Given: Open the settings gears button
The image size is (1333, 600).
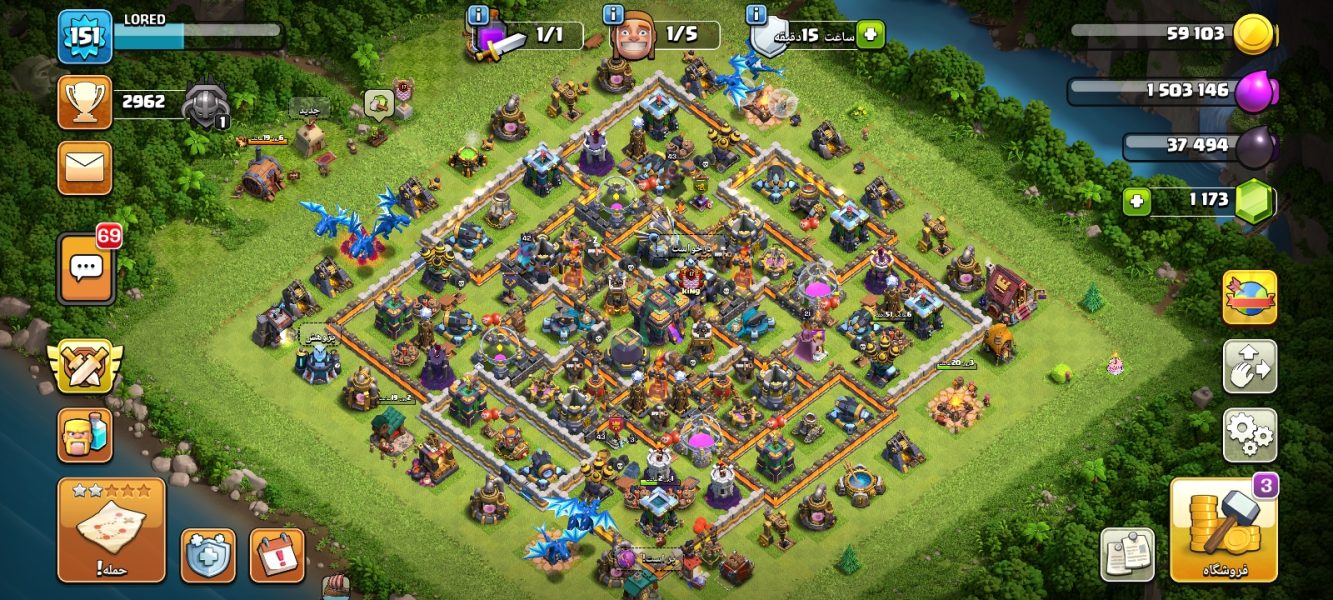Looking at the screenshot, I should pyautogui.click(x=1249, y=435).
